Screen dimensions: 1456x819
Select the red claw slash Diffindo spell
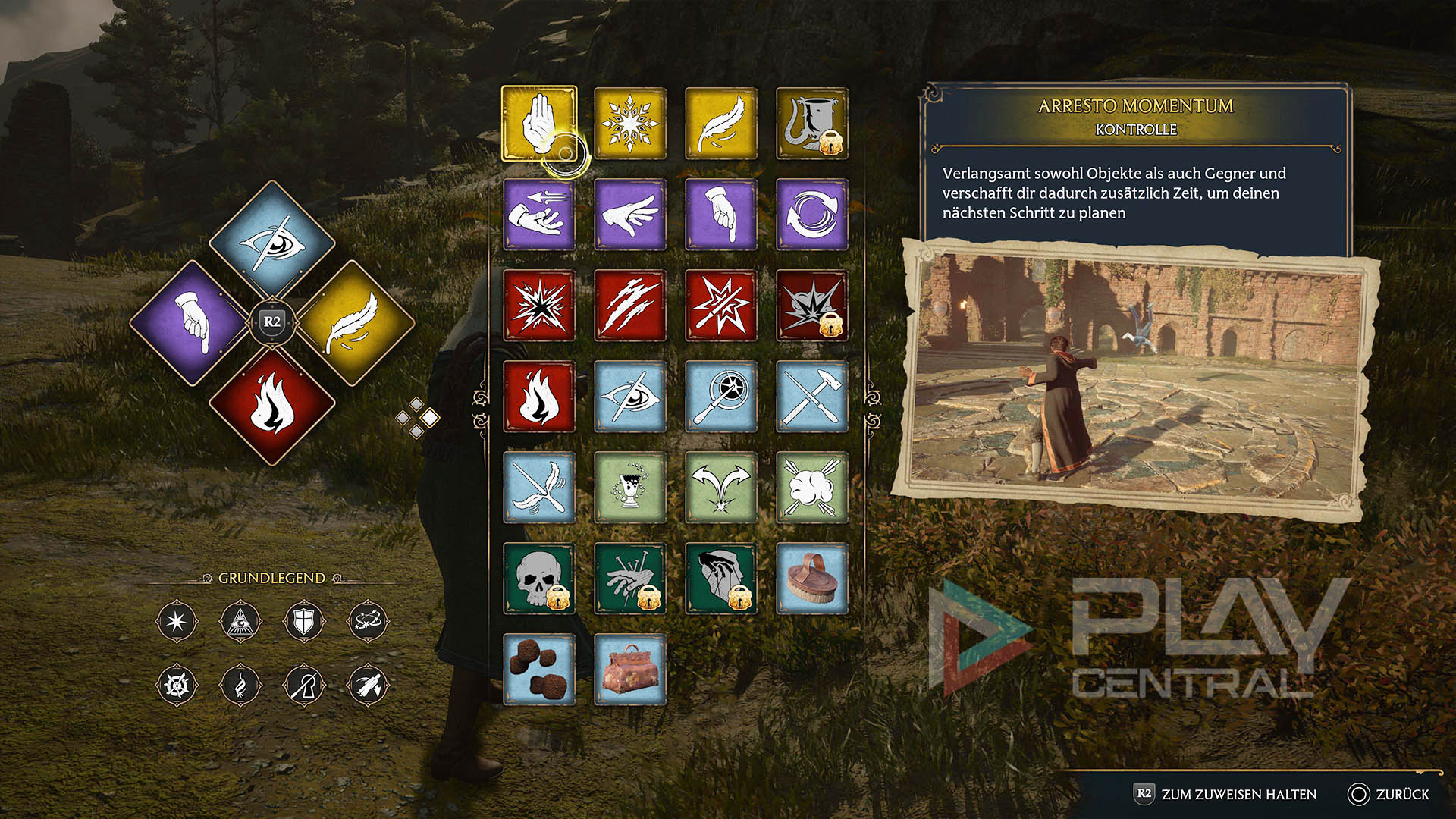pos(629,305)
